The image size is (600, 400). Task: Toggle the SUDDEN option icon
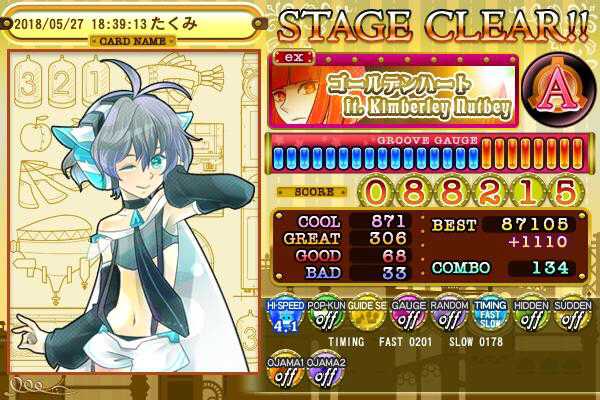(x=572, y=317)
